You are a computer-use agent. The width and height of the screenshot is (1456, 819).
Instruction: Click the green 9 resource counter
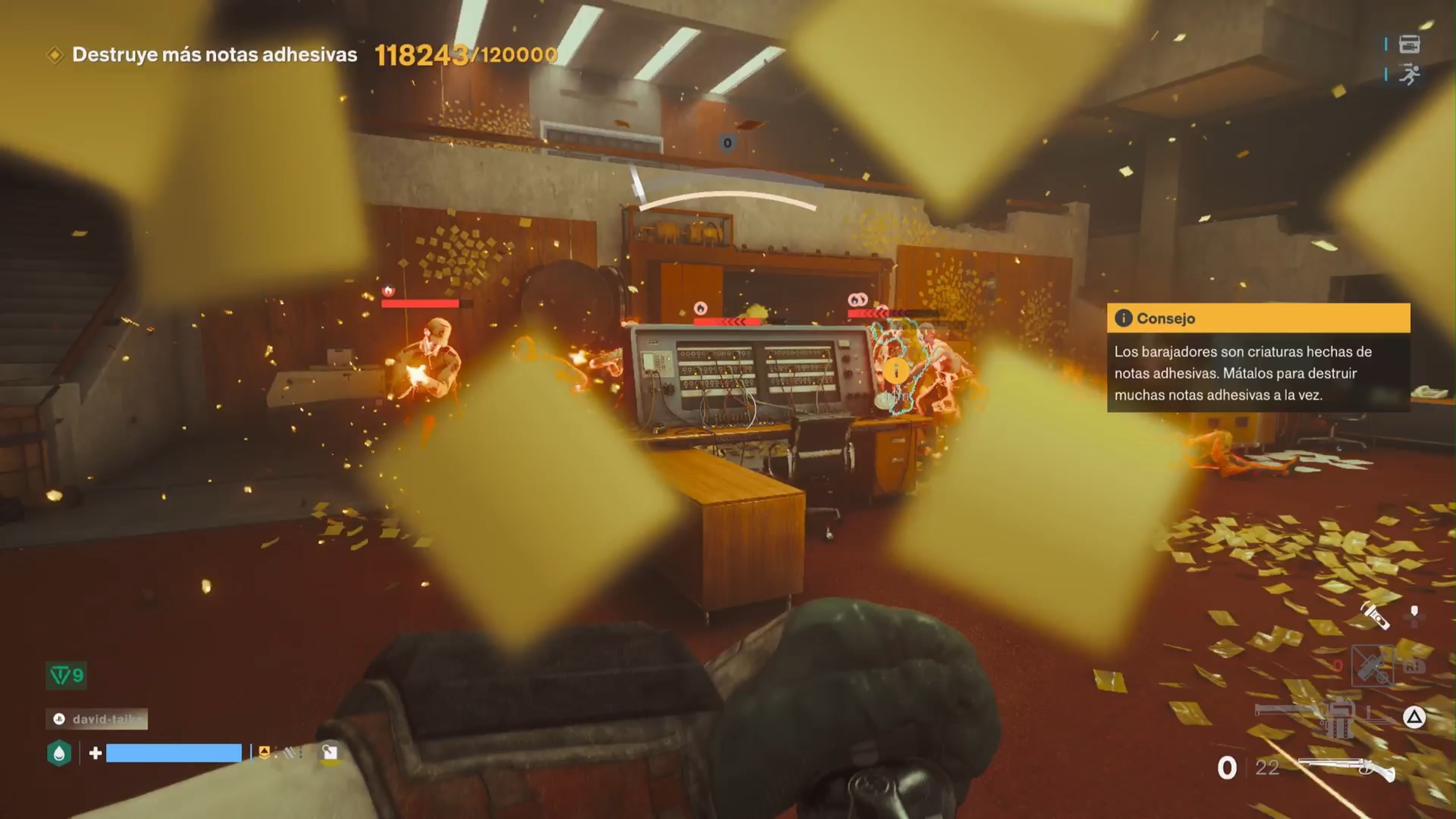66,676
